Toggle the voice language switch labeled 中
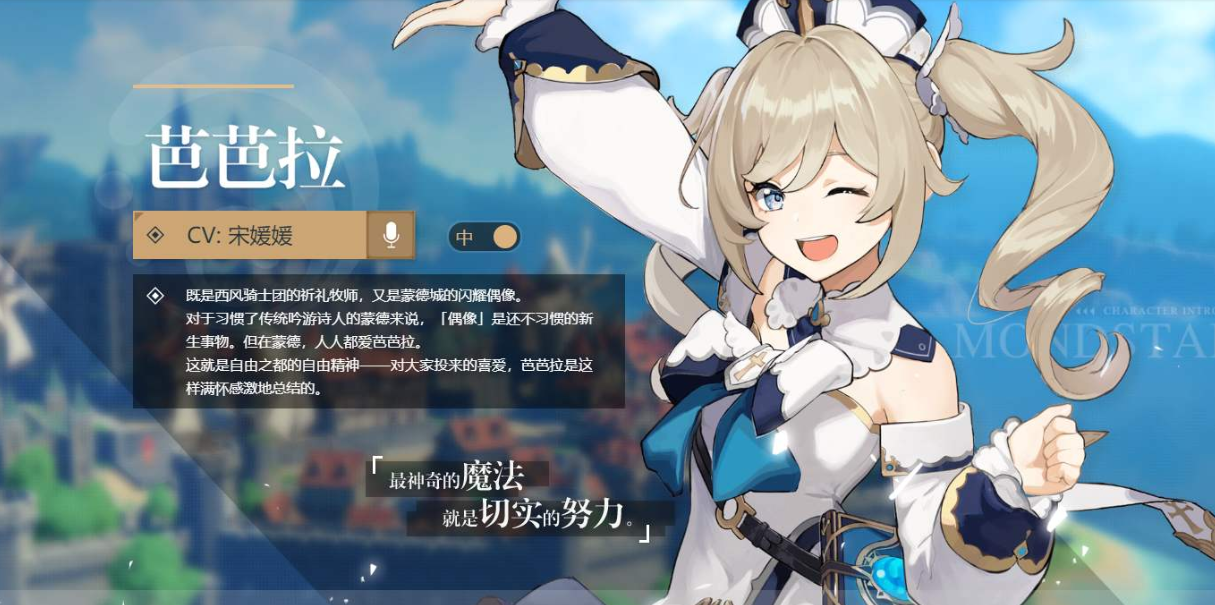 pyautogui.click(x=485, y=237)
